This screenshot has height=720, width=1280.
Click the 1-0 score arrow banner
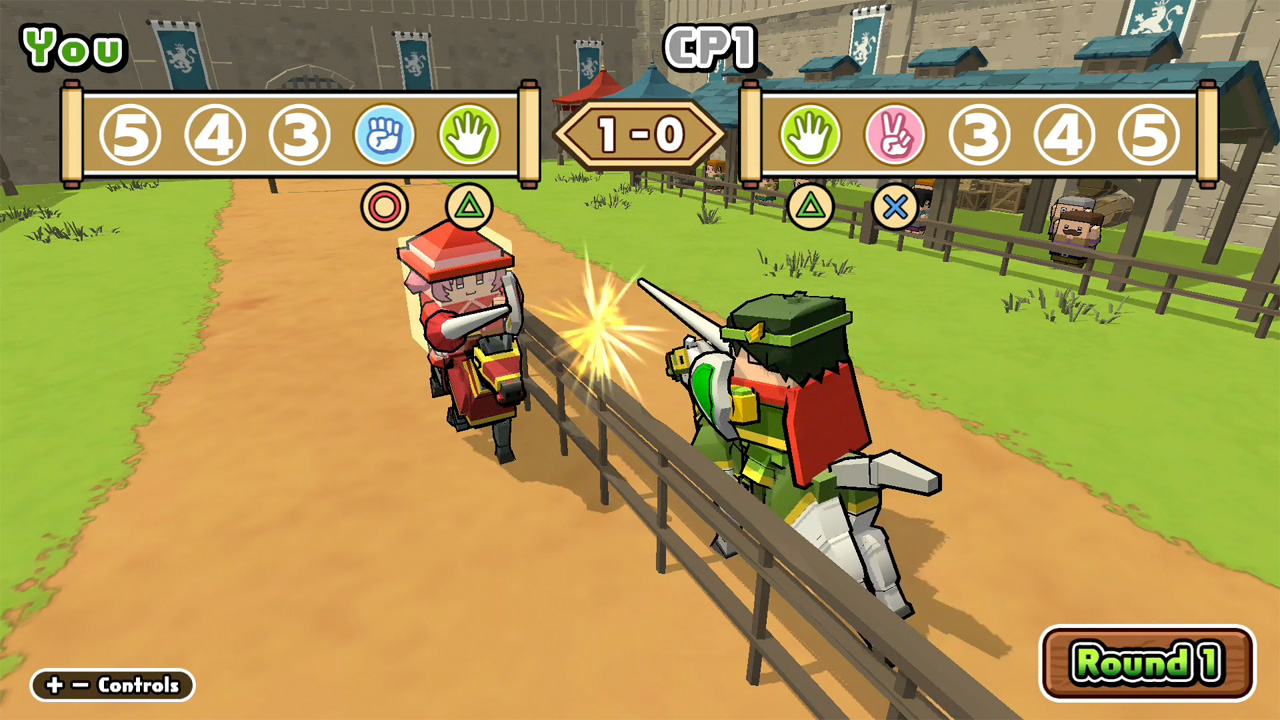tap(640, 134)
